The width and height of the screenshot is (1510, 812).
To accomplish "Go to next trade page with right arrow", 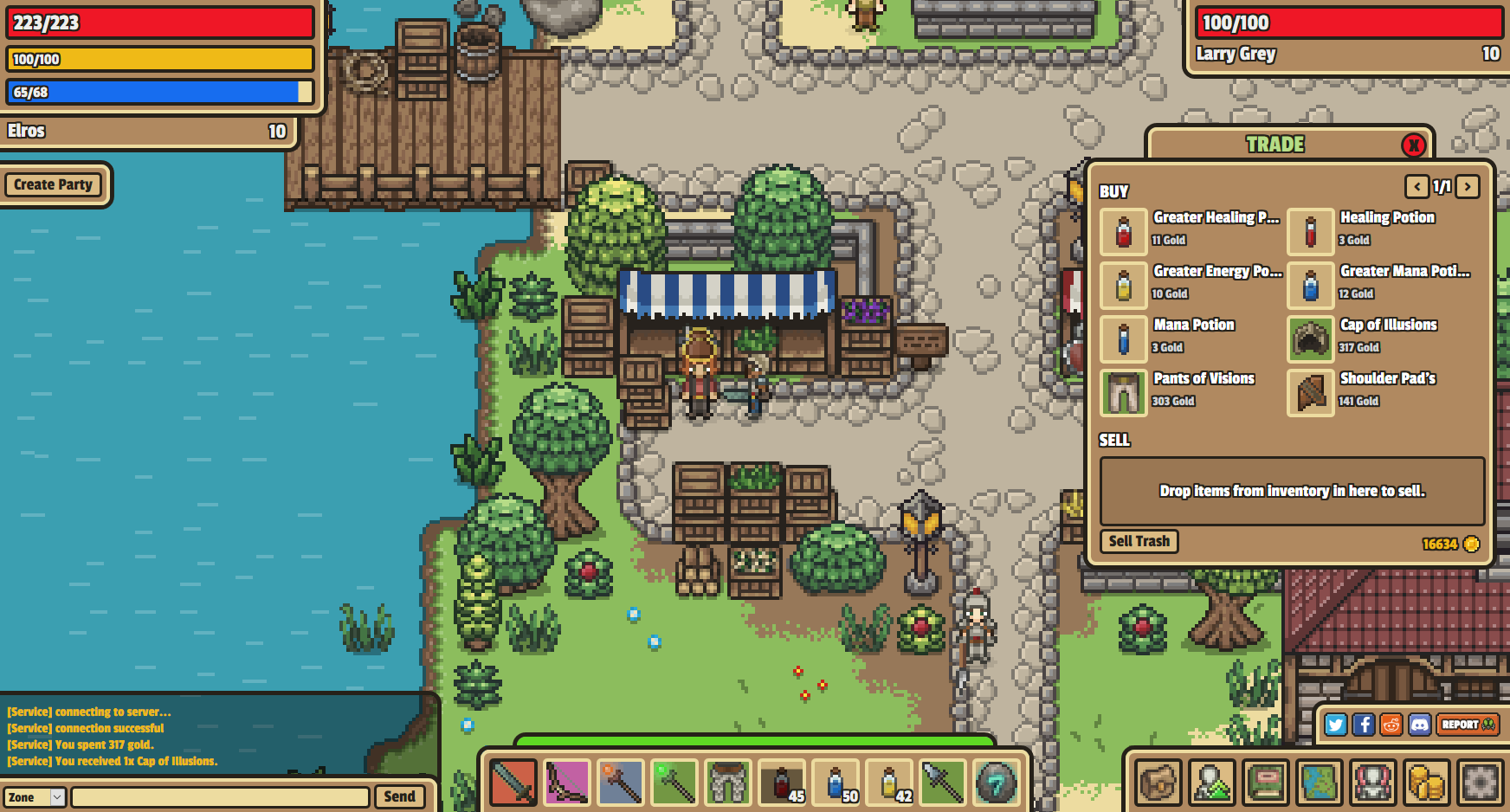I will pos(1467,187).
